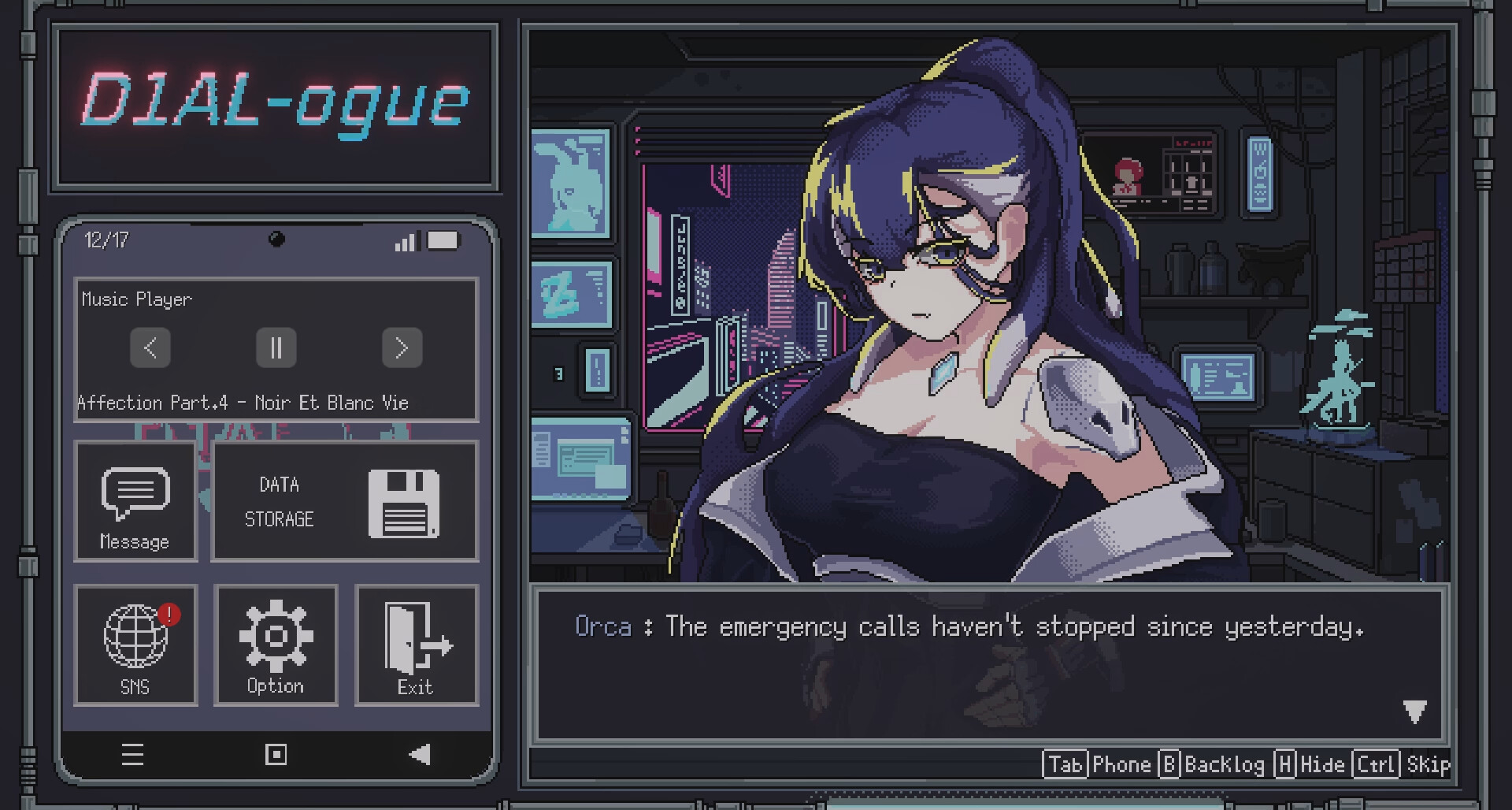
Task: Skip to the next music track
Action: pyautogui.click(x=402, y=347)
